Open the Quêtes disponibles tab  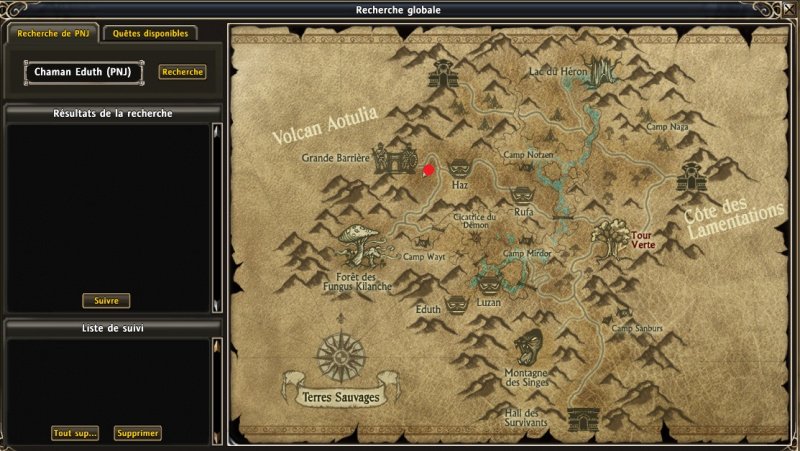[150, 33]
